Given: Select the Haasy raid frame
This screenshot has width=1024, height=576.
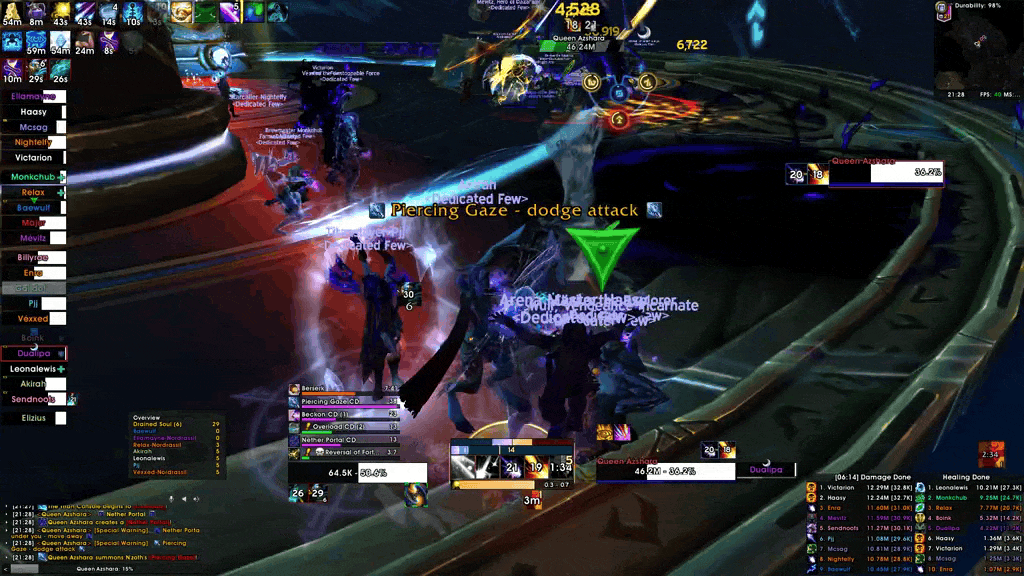Looking at the screenshot, I should [34, 112].
